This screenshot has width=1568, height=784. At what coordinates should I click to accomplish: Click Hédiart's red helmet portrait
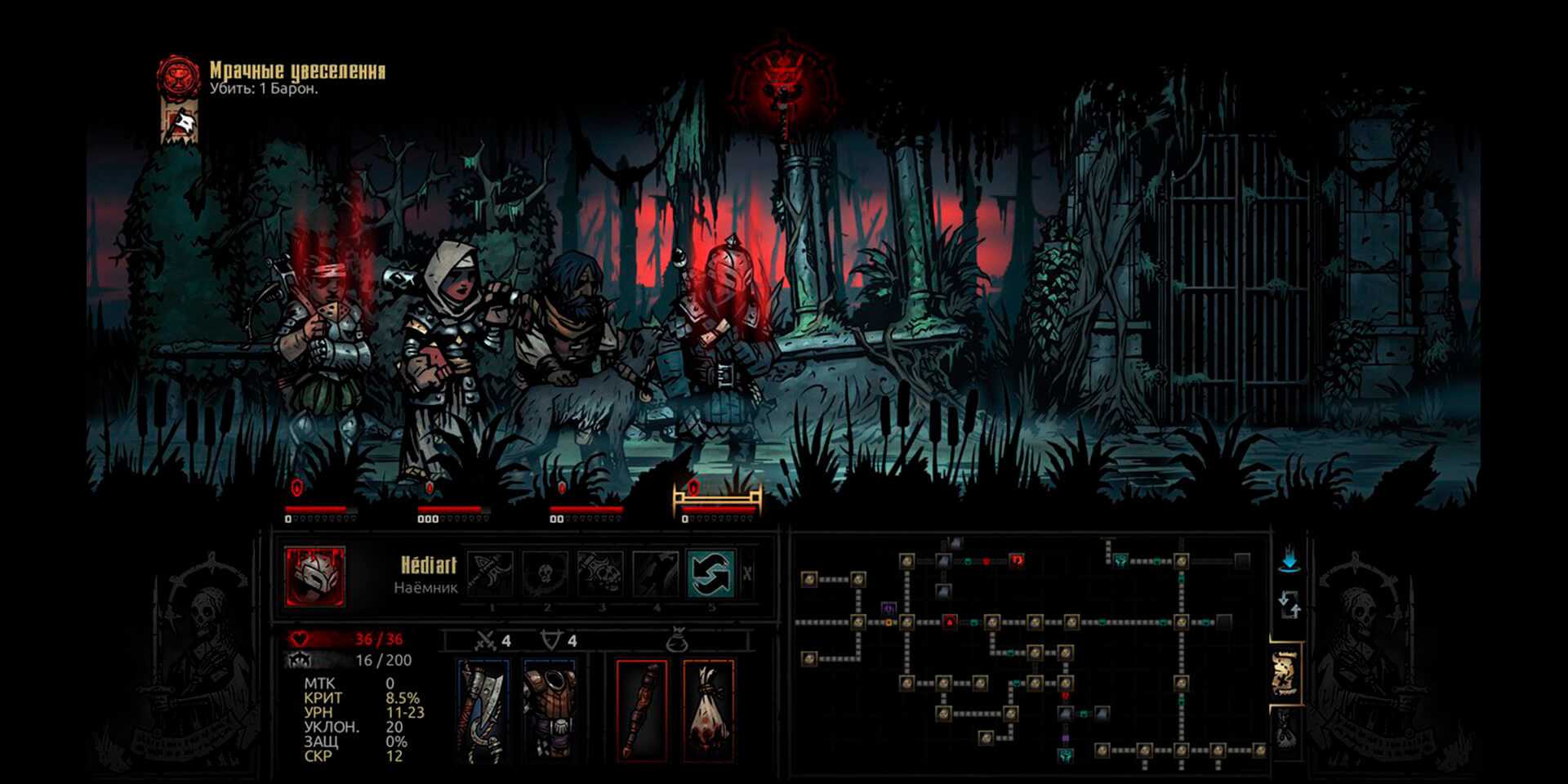click(x=315, y=577)
